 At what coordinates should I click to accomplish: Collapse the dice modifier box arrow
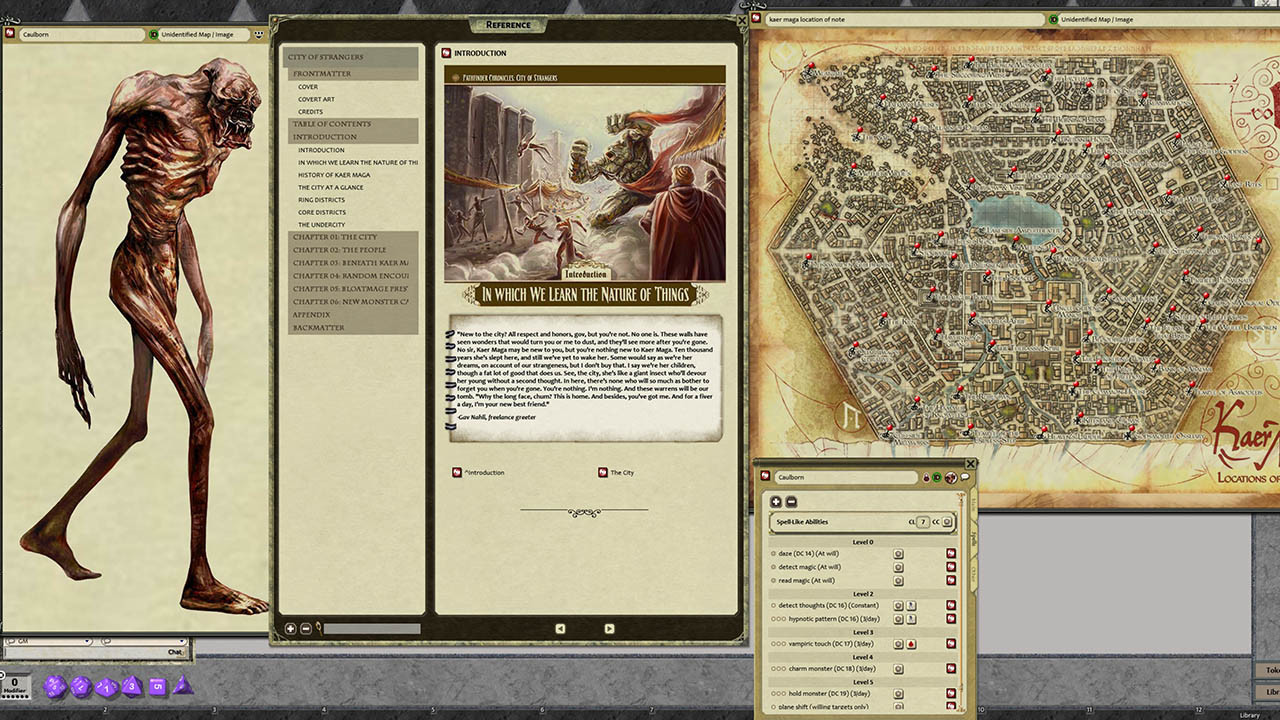click(x=3, y=674)
